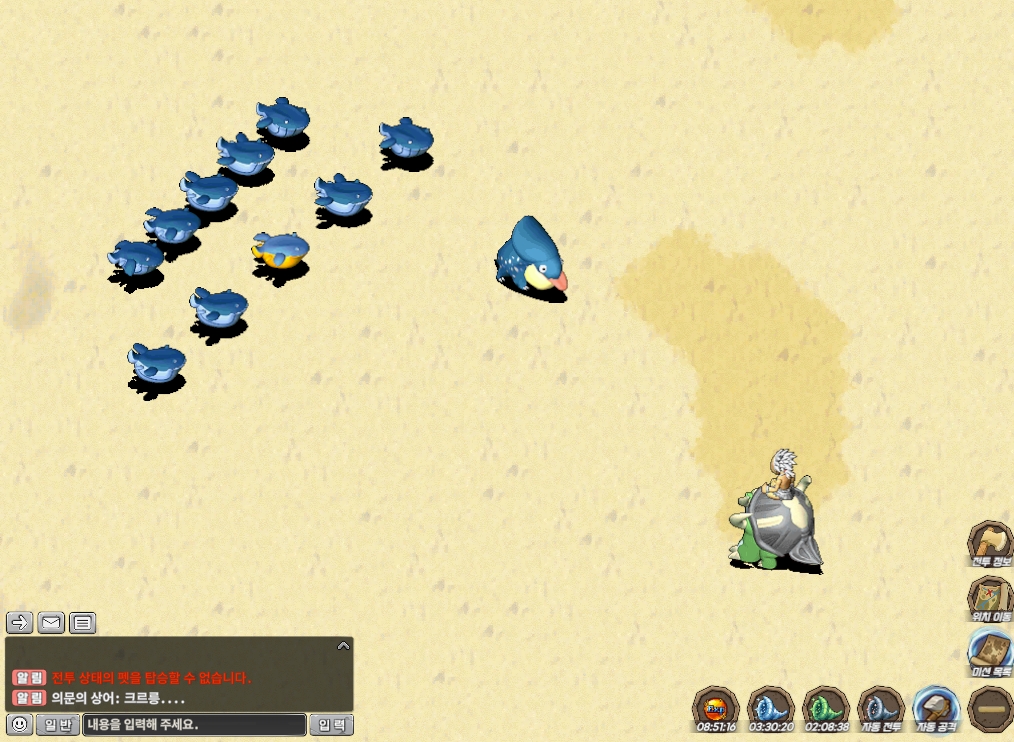Click the Exp orb boost icon
This screenshot has width=1014, height=742.
point(716,708)
